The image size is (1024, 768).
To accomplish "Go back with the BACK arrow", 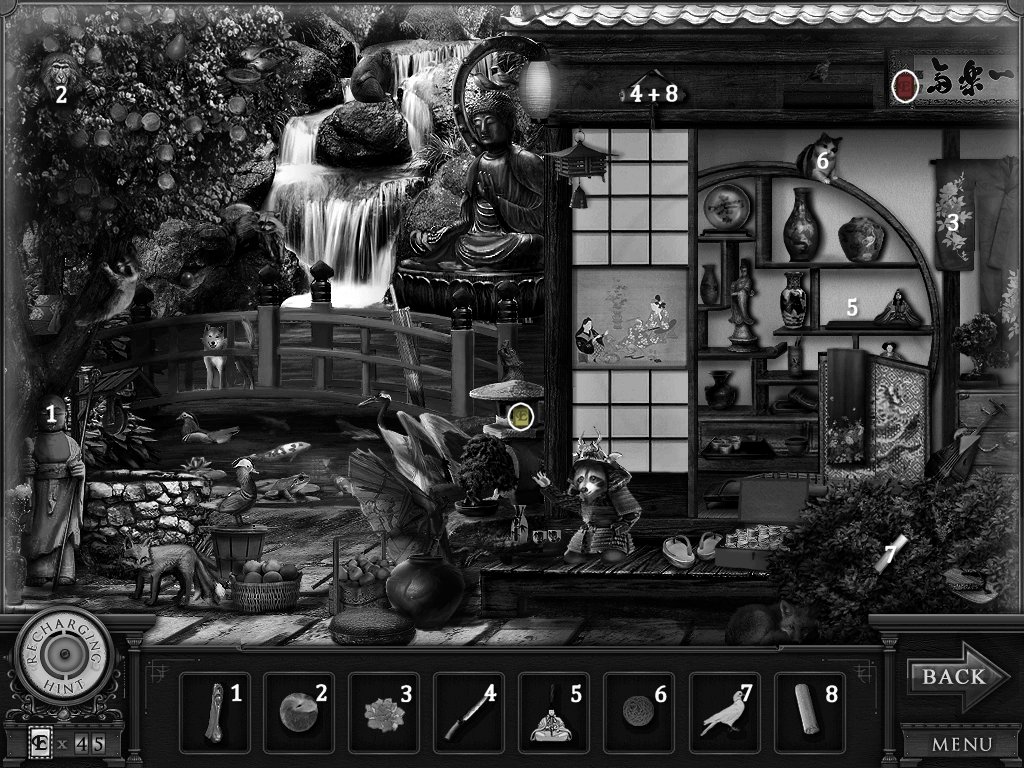I will point(944,677).
